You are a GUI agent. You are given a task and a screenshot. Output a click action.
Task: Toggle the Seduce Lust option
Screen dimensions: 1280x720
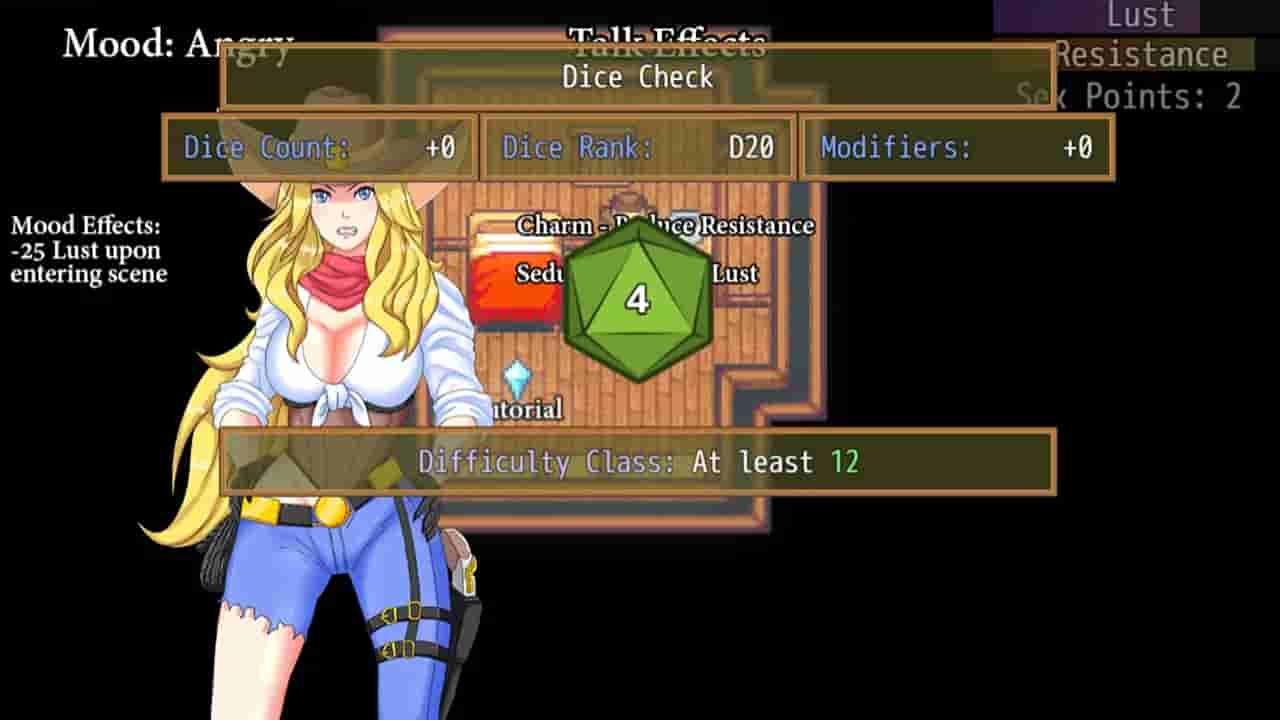pos(638,273)
